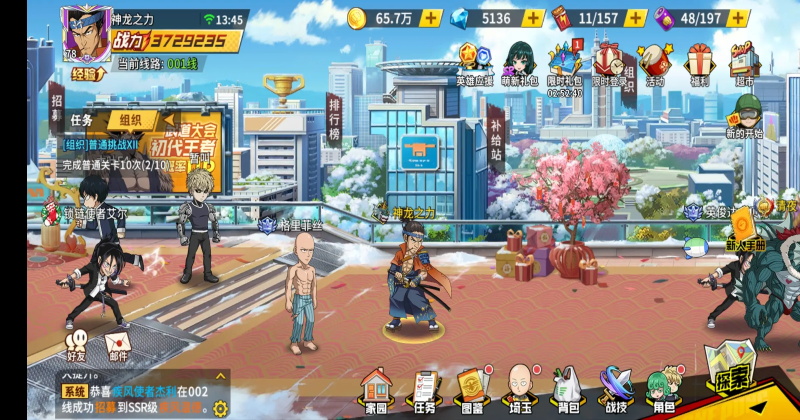The height and width of the screenshot is (420, 800).
Task: Open the 活动 events drum icon
Action: pos(654,62)
